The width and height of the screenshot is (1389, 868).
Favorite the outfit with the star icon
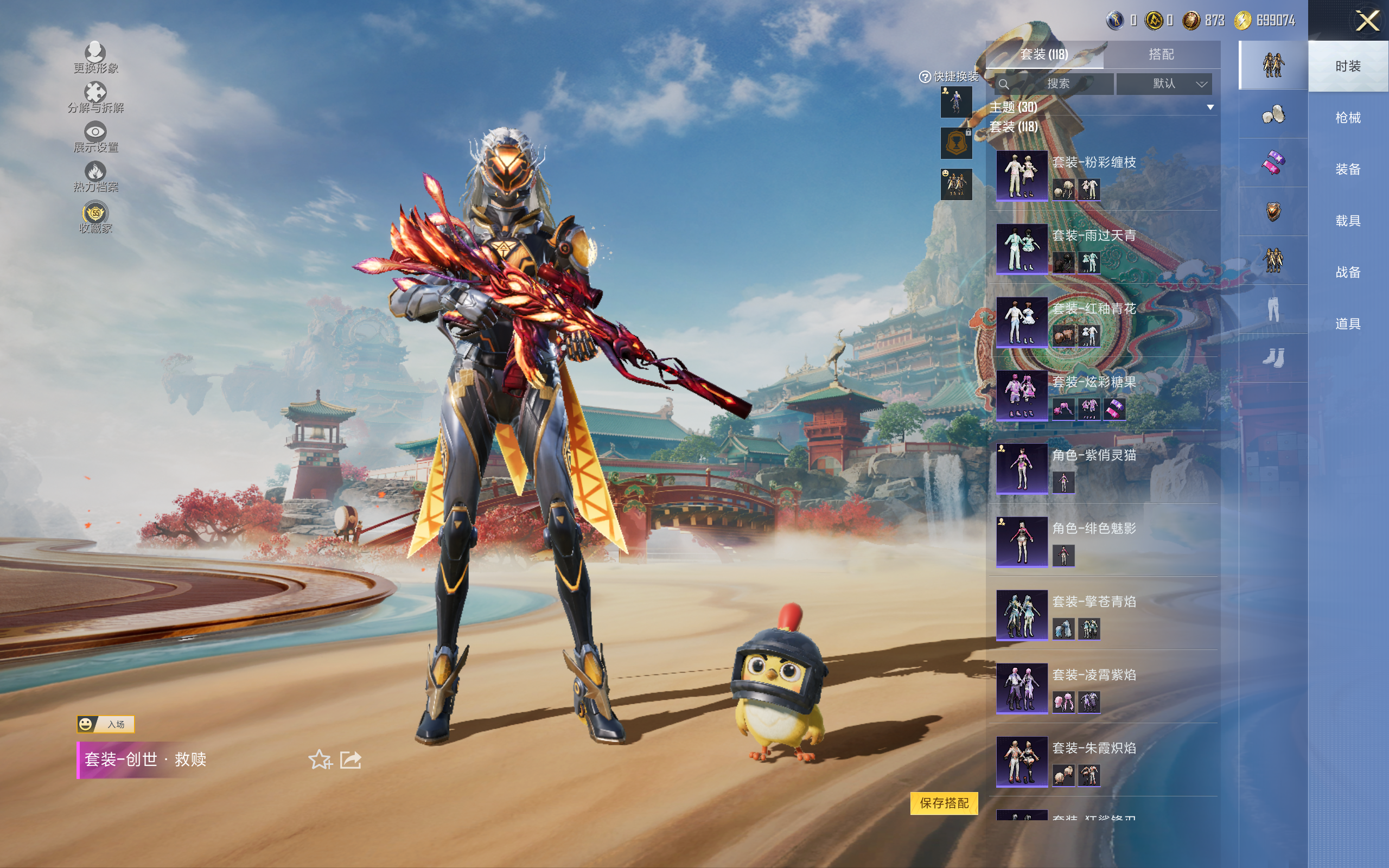320,759
